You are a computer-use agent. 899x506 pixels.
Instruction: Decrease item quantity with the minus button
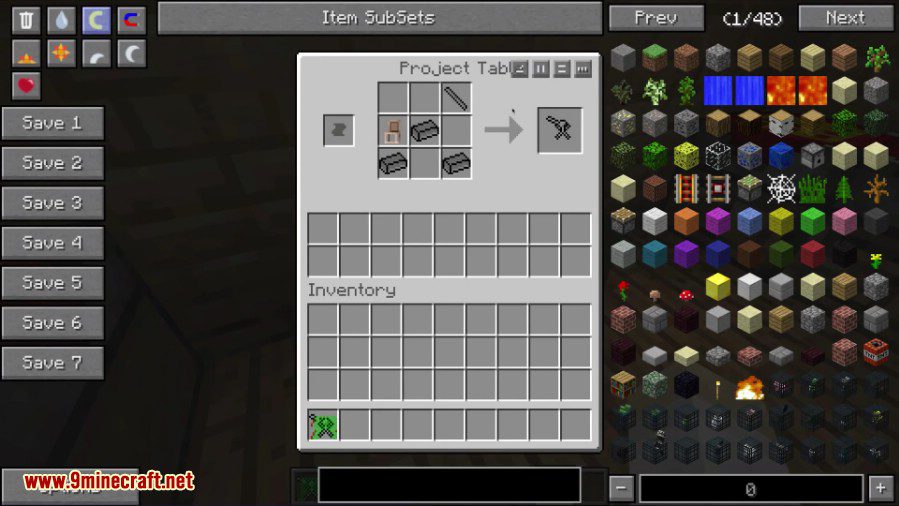tap(622, 488)
